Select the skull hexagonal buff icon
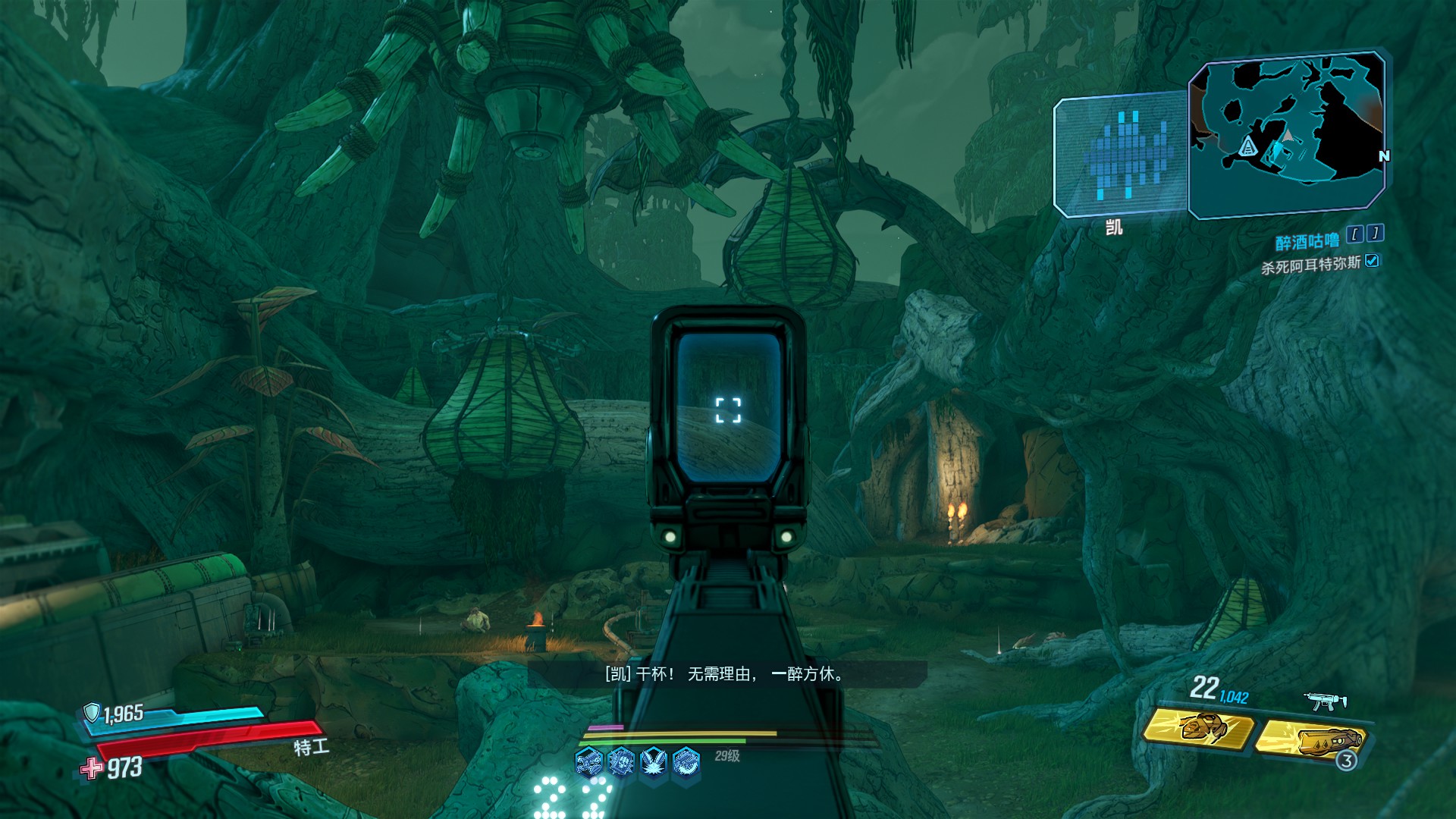 pos(621,761)
